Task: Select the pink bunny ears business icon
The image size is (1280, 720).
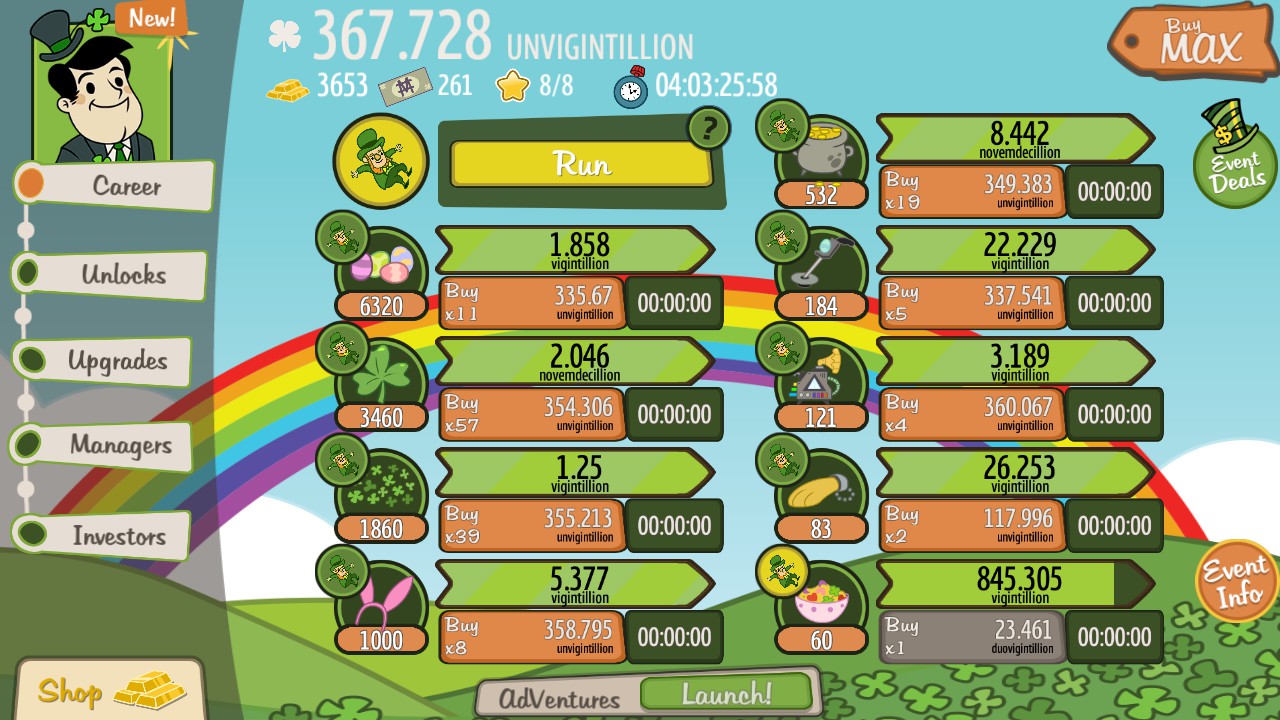Action: pos(380,597)
